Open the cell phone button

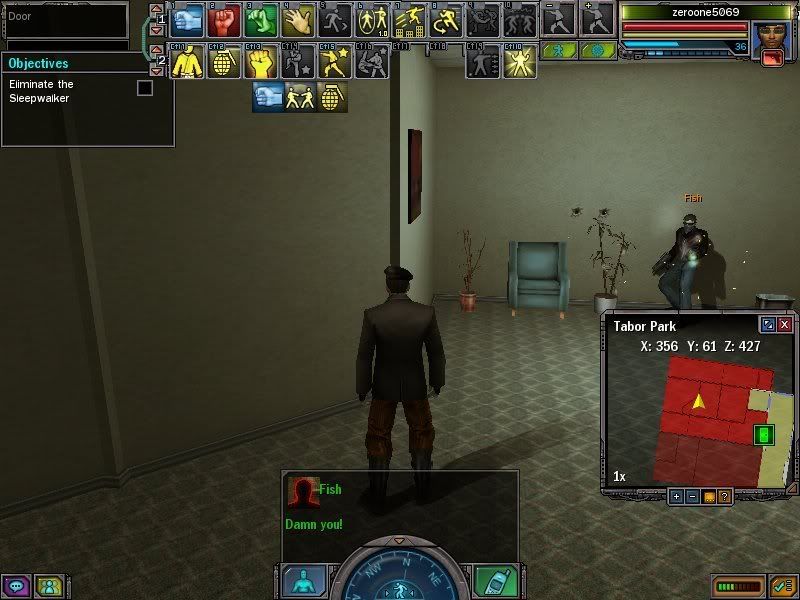(x=494, y=581)
